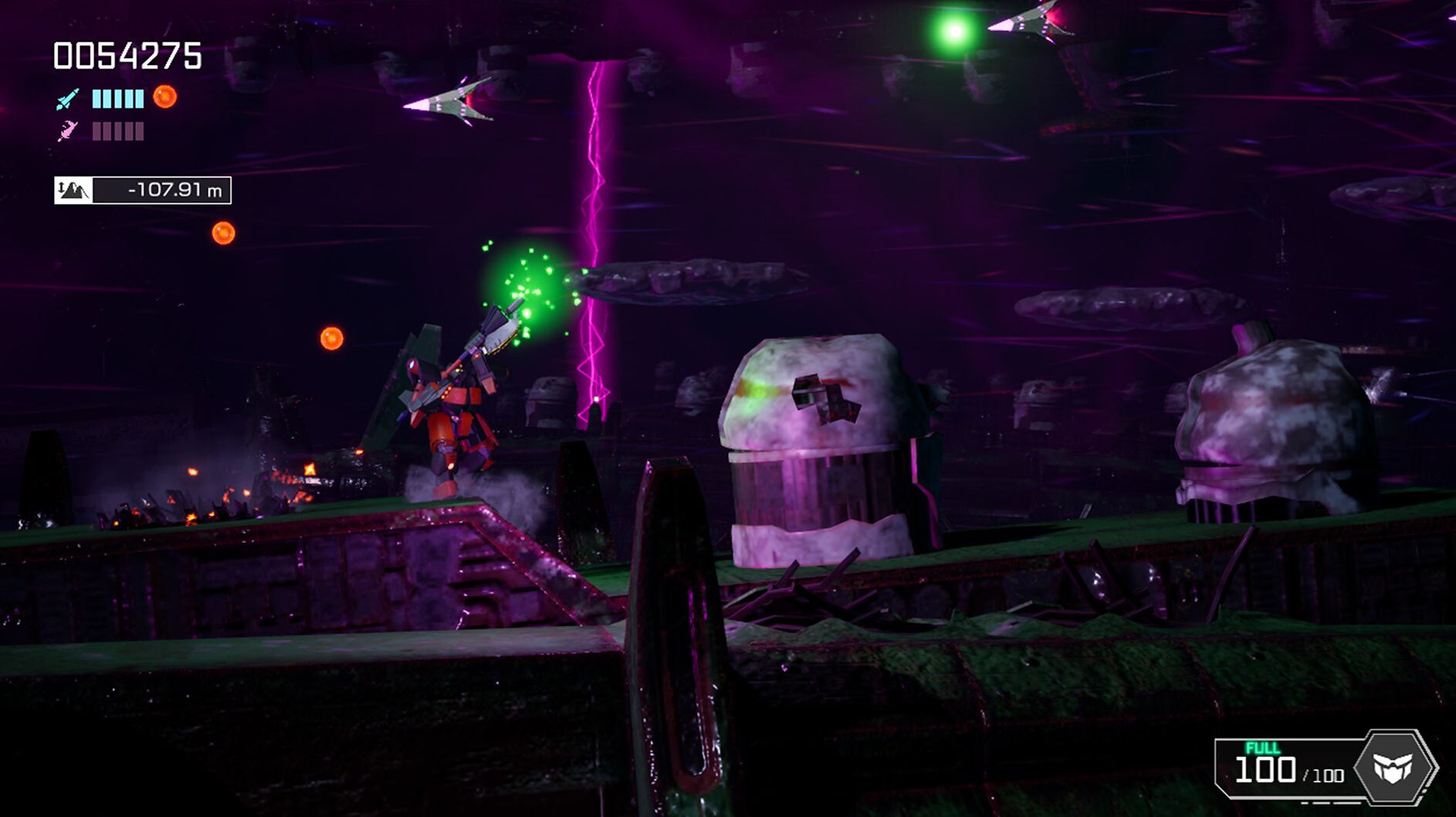Select the blue missile weapon icon
This screenshot has width=1456, height=817.
coord(68,99)
